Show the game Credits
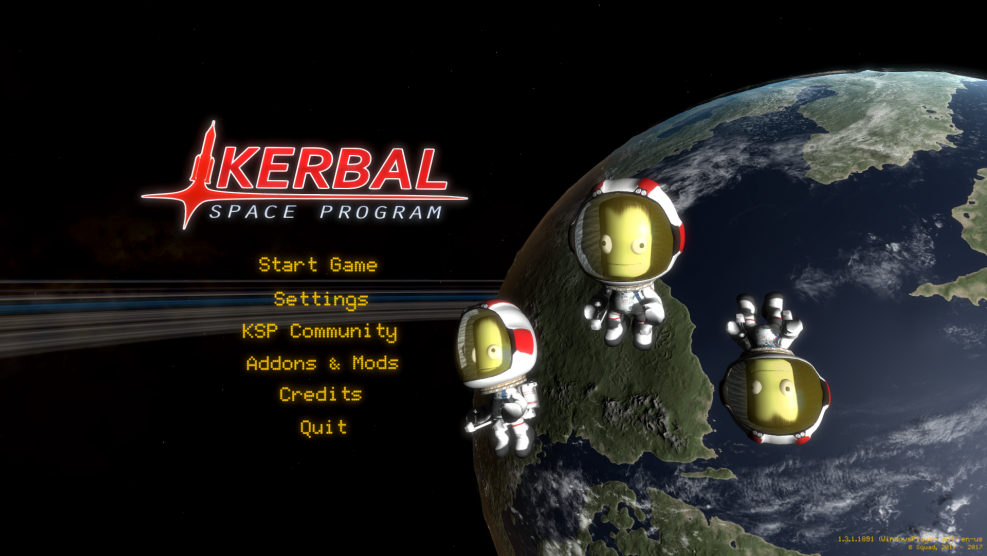The width and height of the screenshot is (987, 556). point(321,395)
